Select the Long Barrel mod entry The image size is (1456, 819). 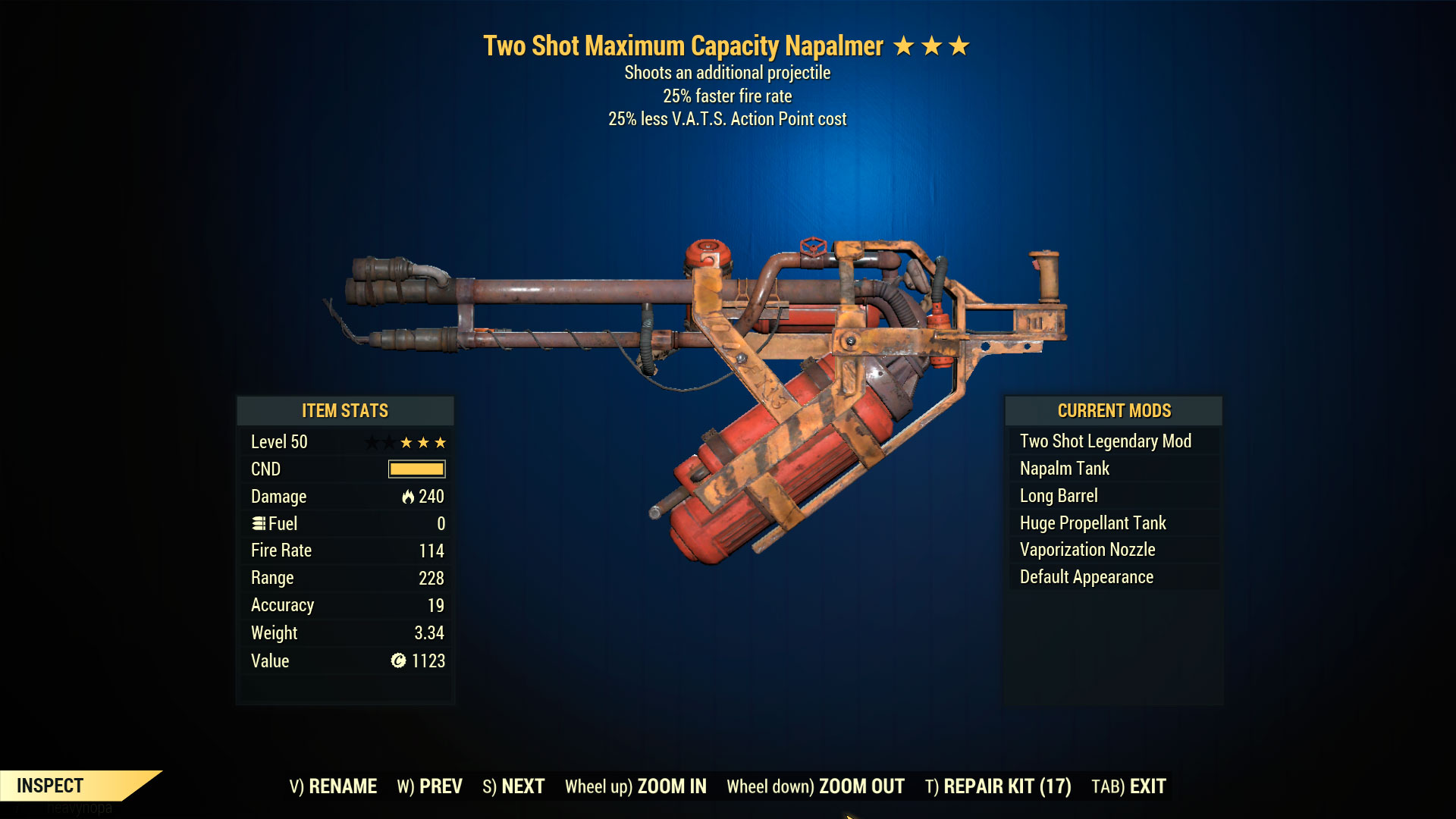pos(1058,495)
